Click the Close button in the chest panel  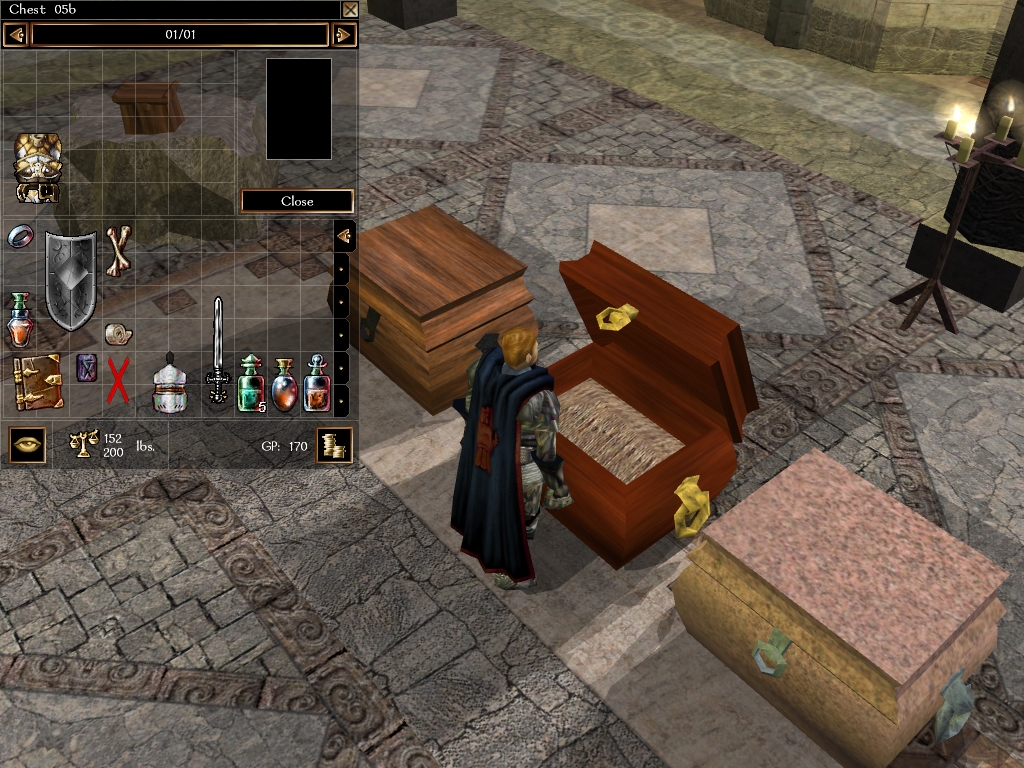pyautogui.click(x=297, y=201)
